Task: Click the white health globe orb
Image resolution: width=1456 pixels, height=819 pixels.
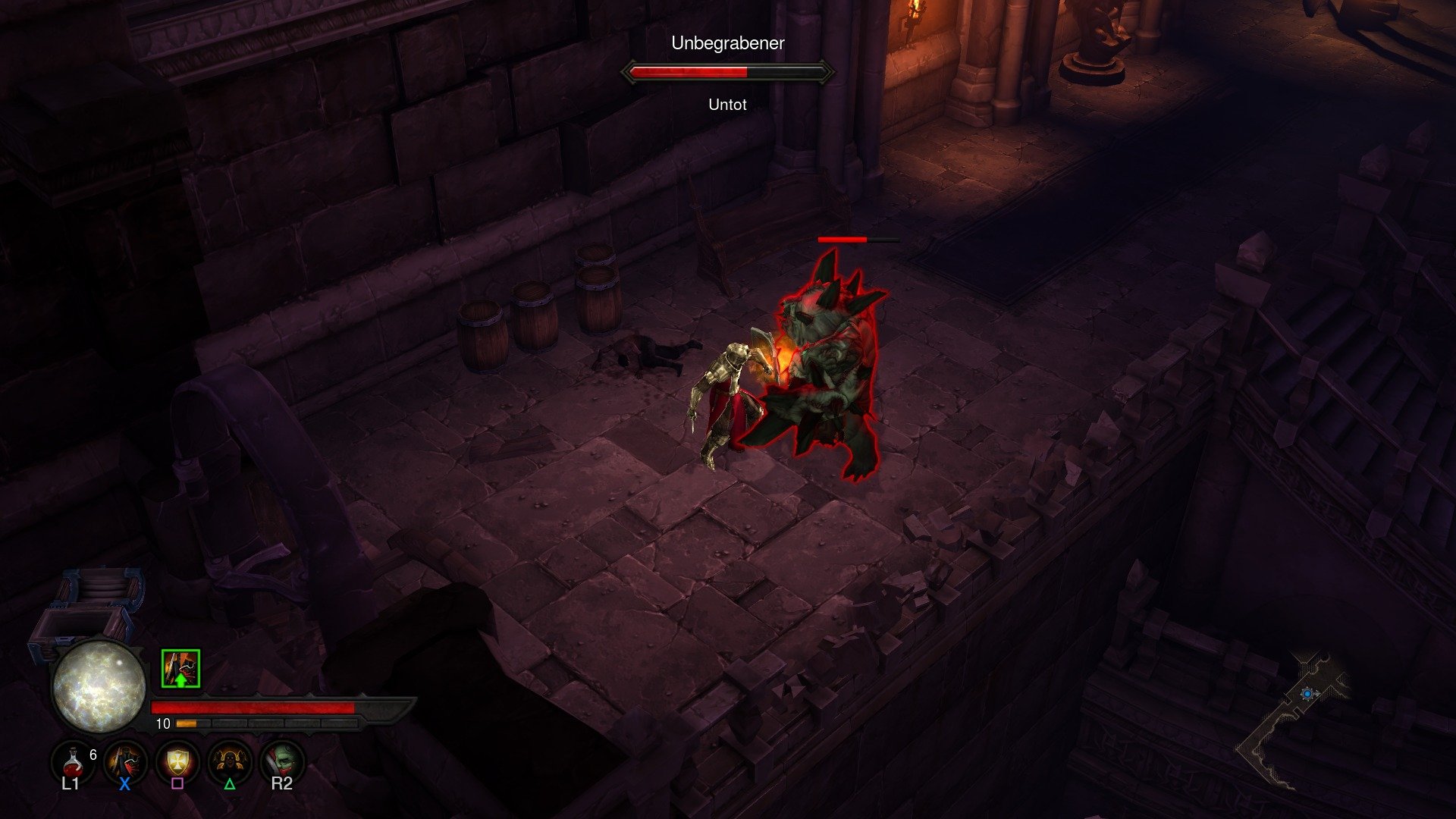Action: click(99, 686)
